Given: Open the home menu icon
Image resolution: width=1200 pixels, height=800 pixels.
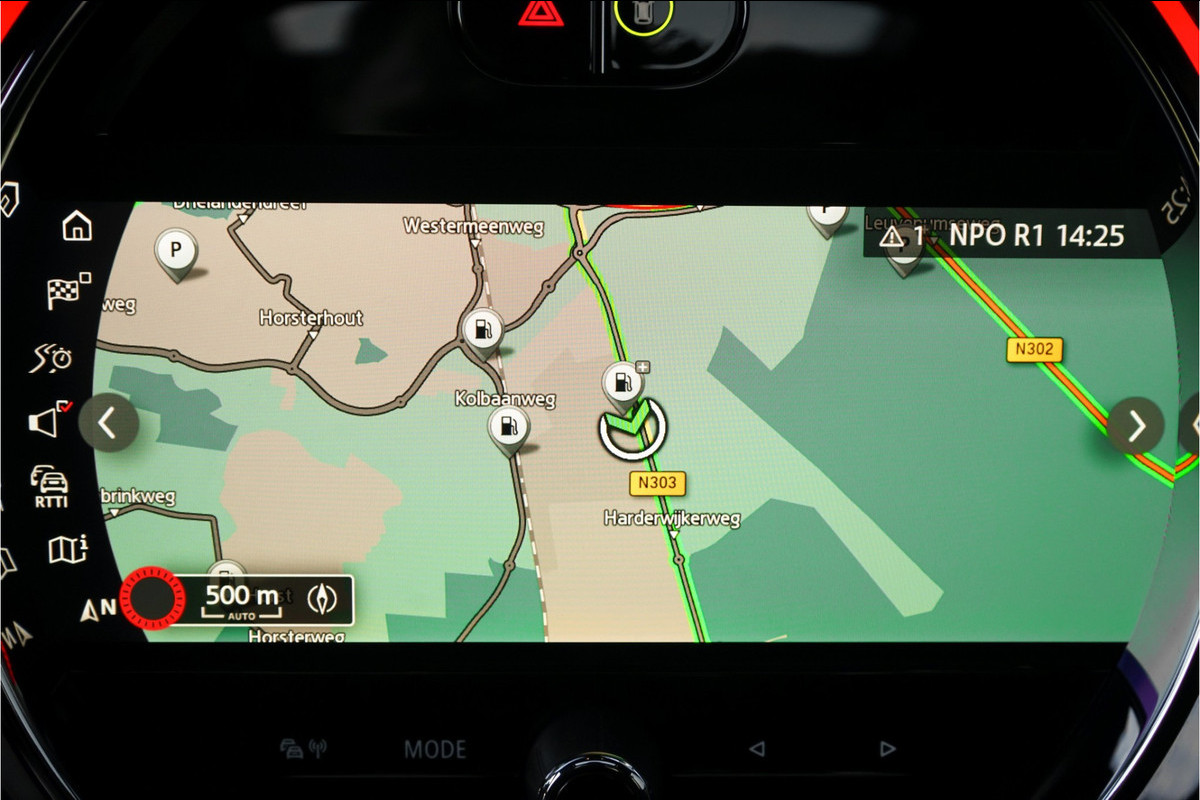Looking at the screenshot, I should pos(77,227).
